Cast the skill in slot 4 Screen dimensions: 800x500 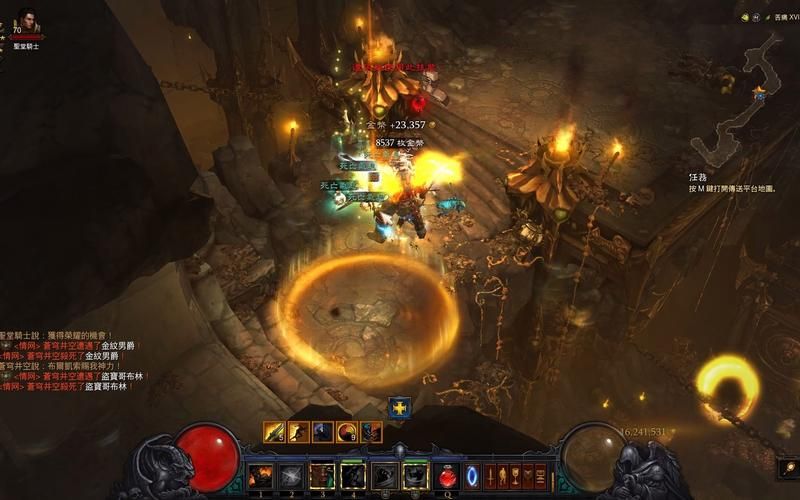[353, 476]
